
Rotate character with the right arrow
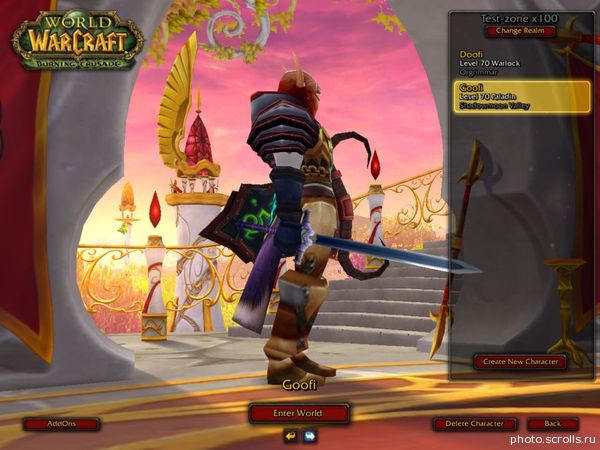click(x=310, y=435)
